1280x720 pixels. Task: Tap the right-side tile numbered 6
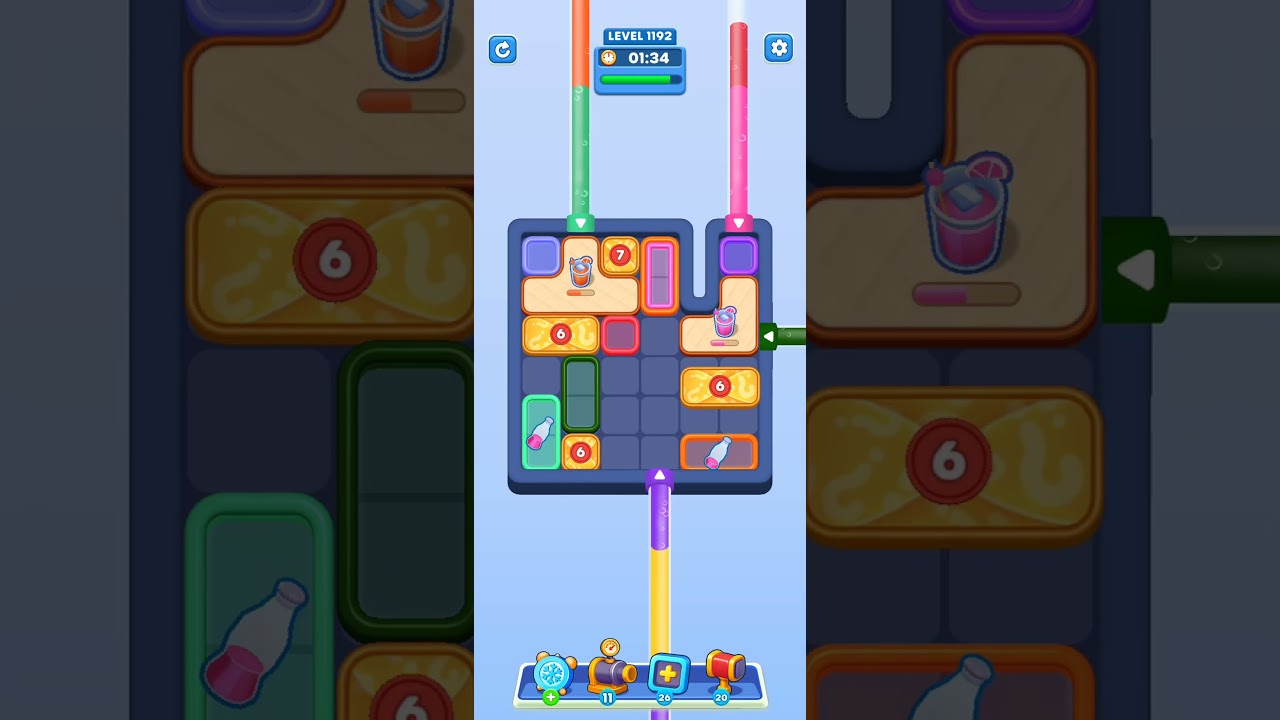(721, 387)
